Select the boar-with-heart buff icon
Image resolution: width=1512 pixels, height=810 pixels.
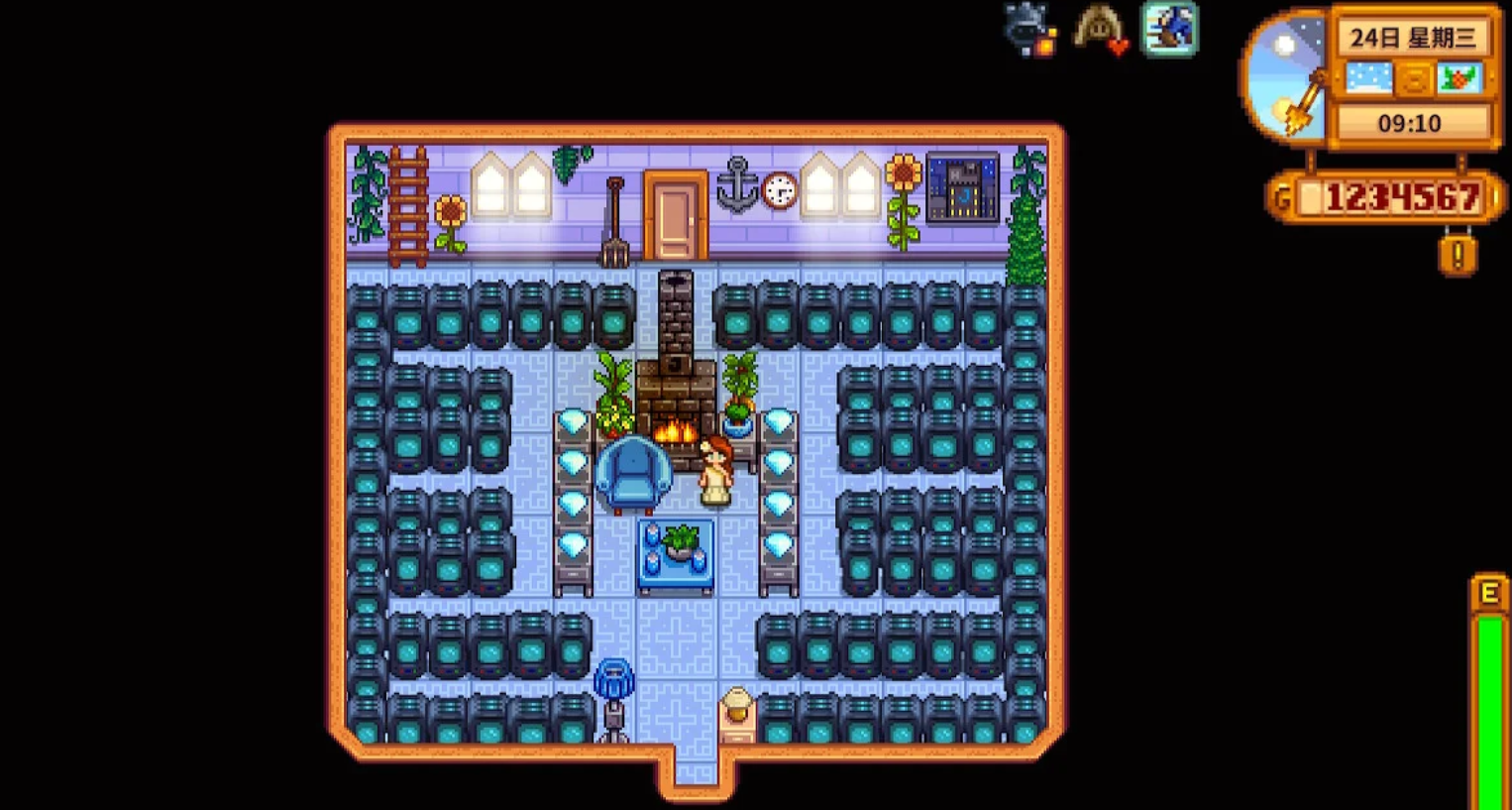coord(1100,30)
